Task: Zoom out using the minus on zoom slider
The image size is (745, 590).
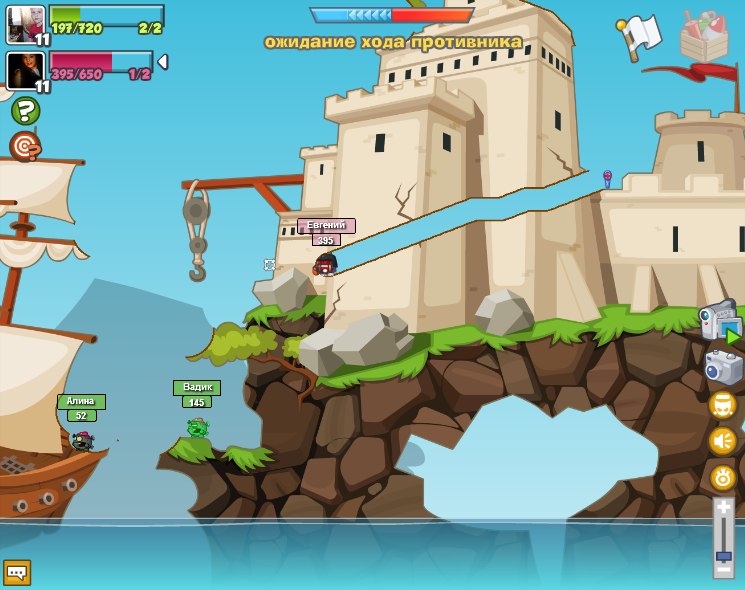Action: pyautogui.click(x=723, y=570)
